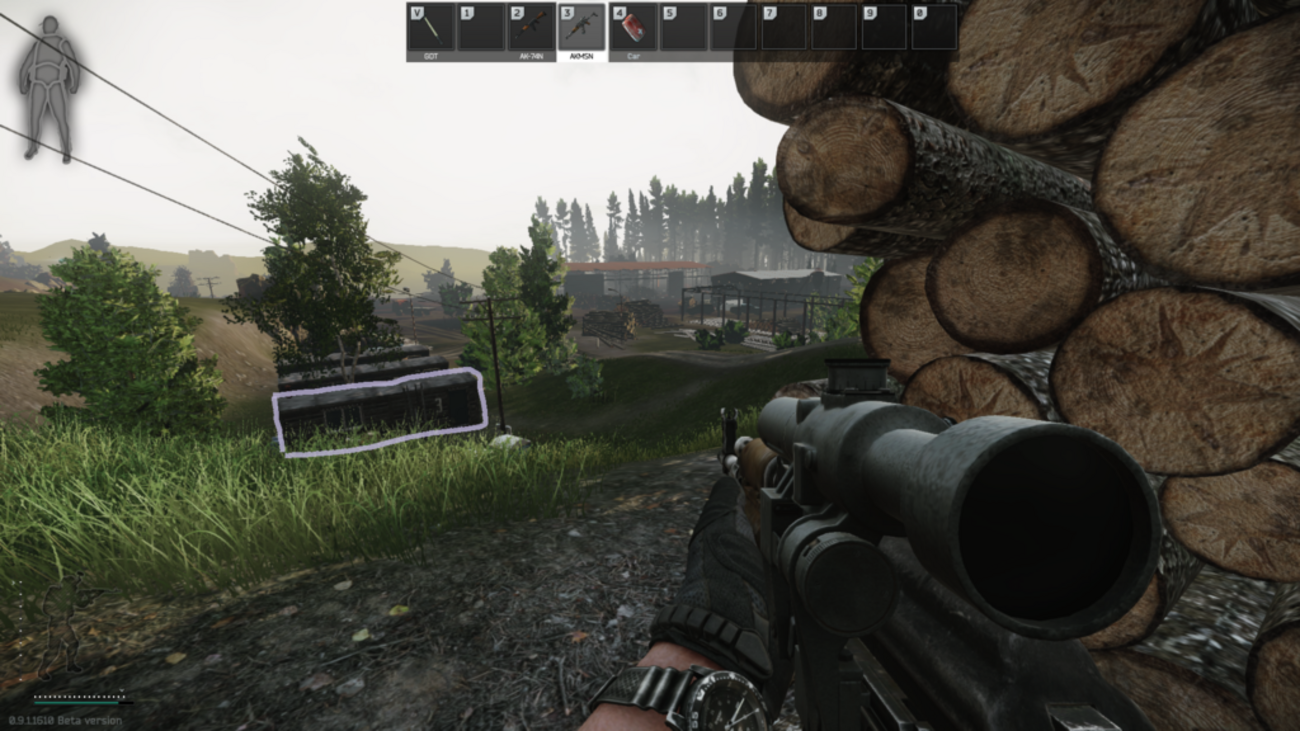Click the body stance silhouette indicator

(x=49, y=88)
